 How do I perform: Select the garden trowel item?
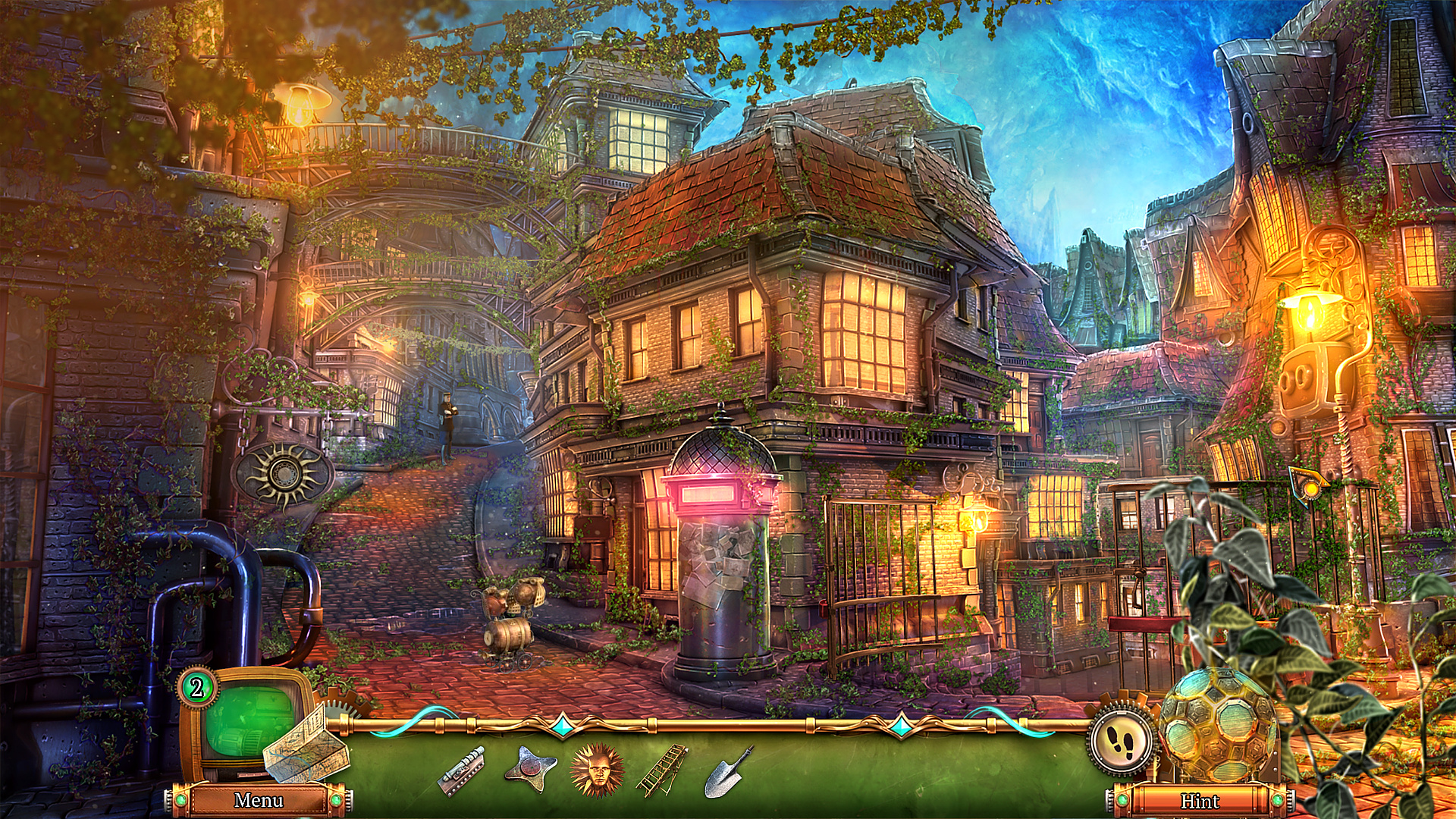[728, 772]
